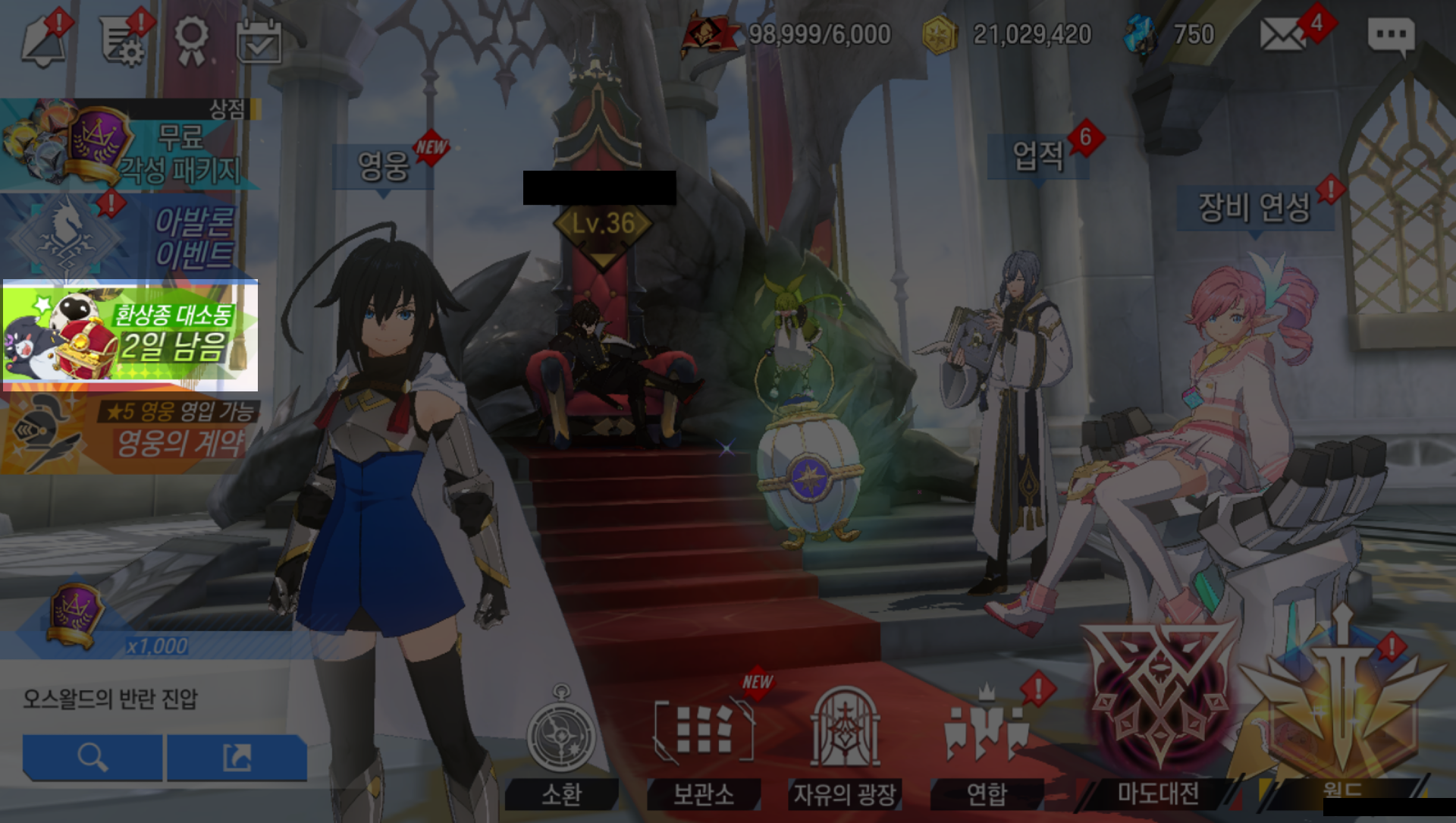Select the 환상종 대소동 event banner
This screenshot has height=823, width=1456.
click(130, 335)
